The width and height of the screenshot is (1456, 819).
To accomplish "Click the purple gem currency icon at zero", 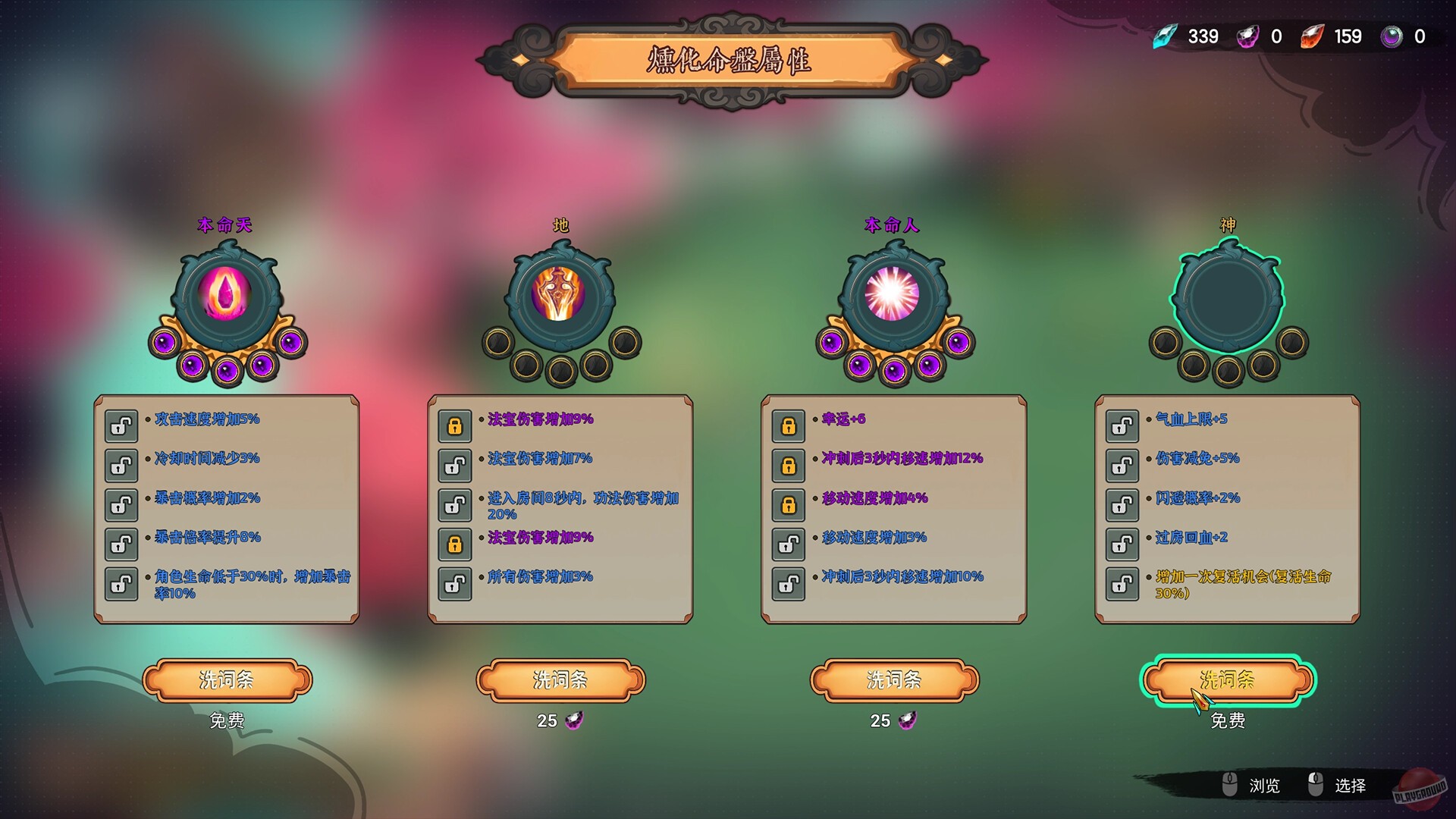I will point(1247,36).
